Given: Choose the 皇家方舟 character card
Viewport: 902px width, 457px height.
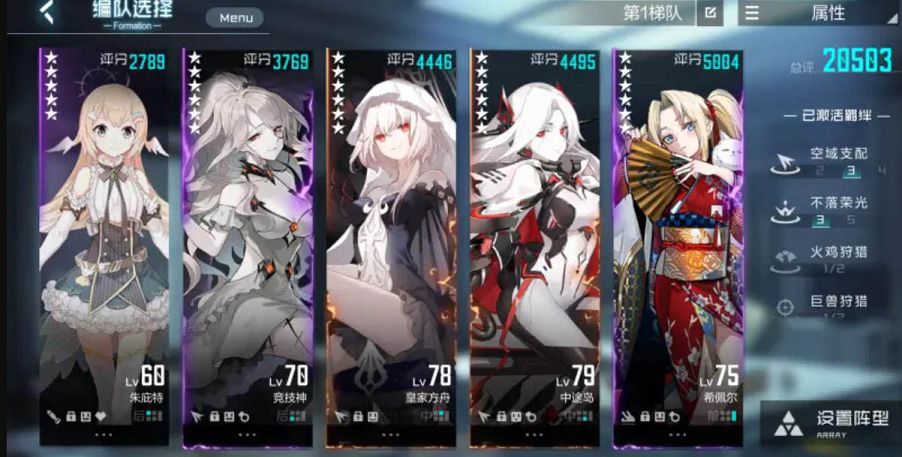Looking at the screenshot, I should 391,245.
